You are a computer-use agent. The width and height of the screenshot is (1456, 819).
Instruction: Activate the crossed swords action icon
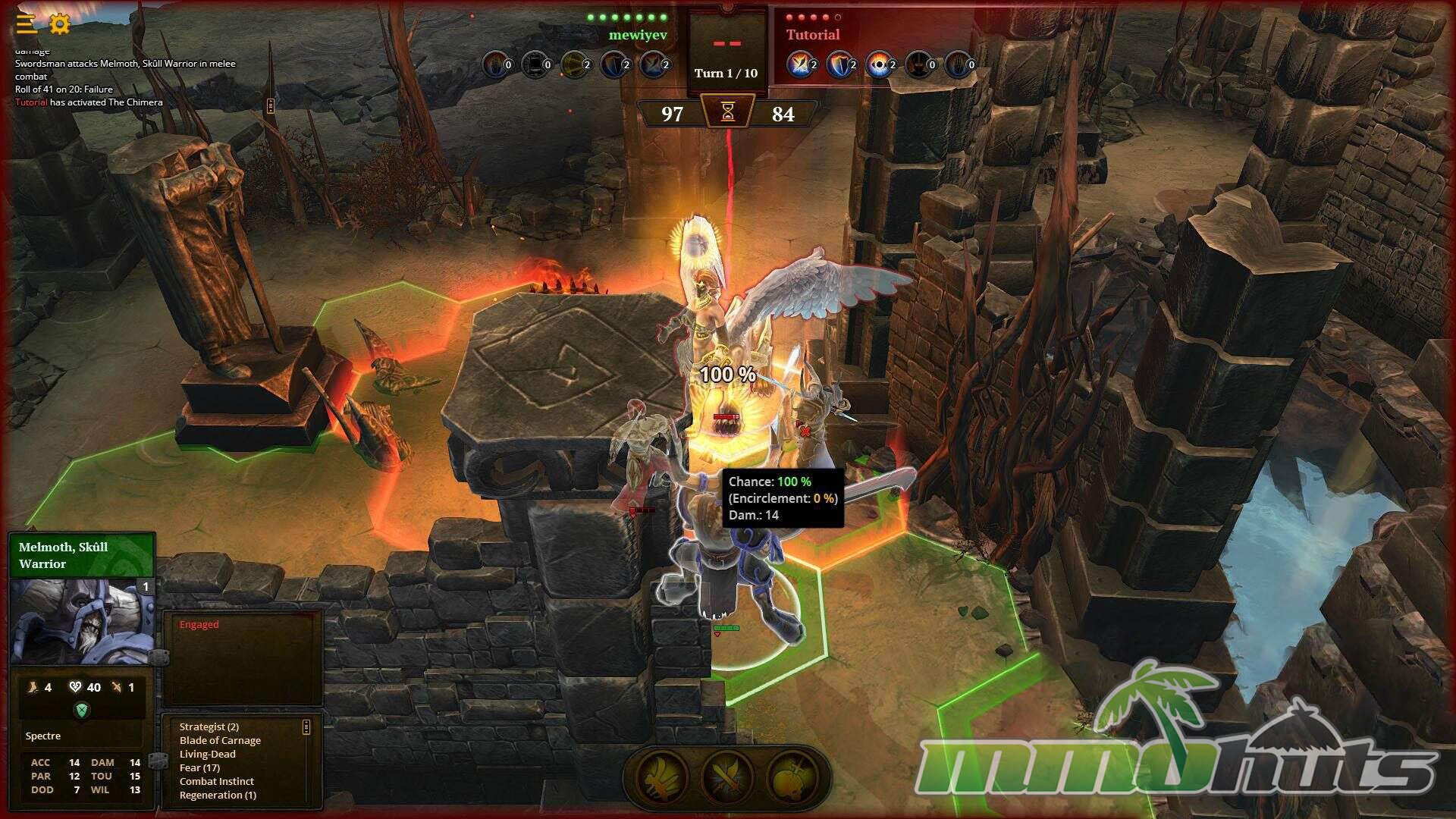pyautogui.click(x=726, y=777)
